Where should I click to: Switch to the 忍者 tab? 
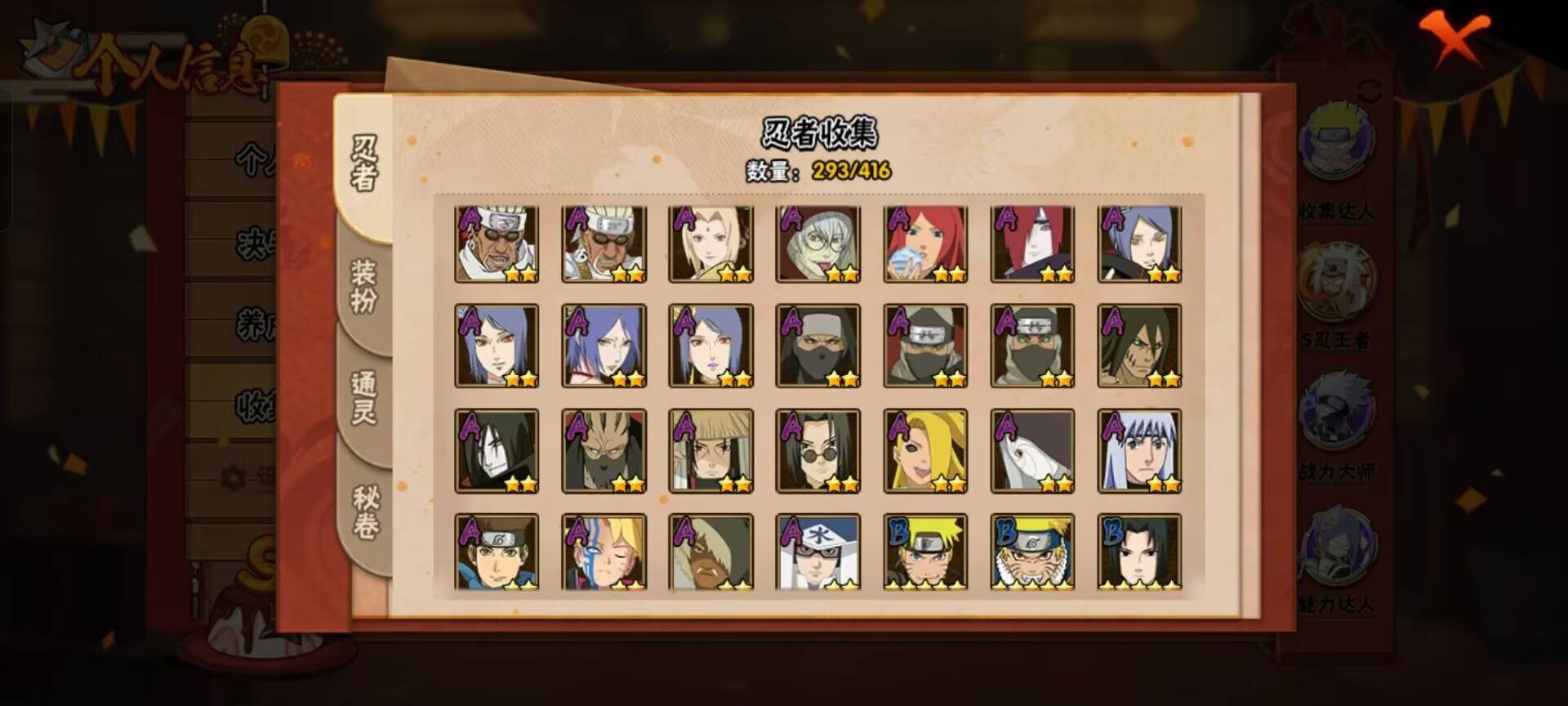(364, 163)
